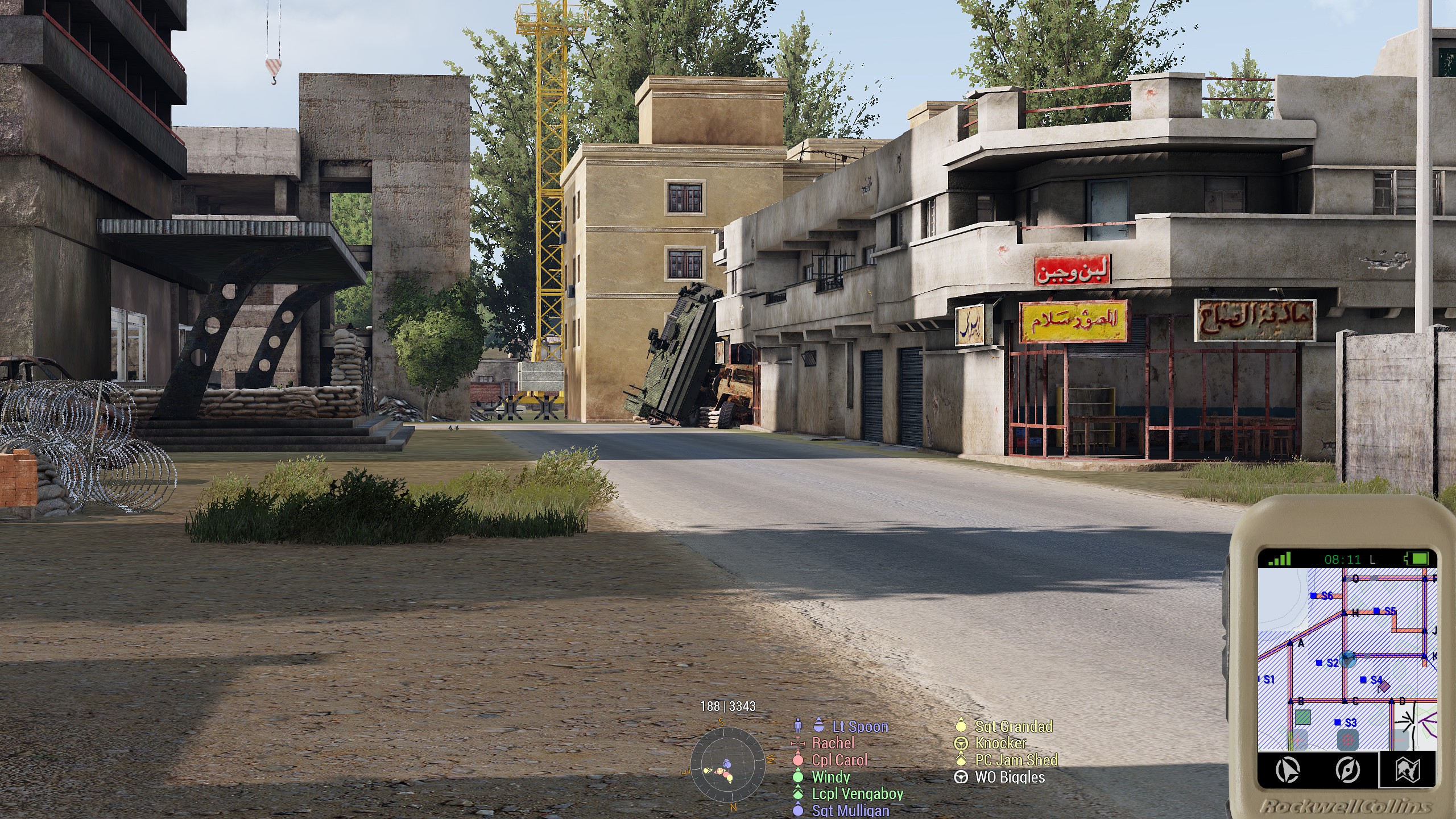Zoom in with the MicroDAGR plus button
The height and width of the screenshot is (819, 1456).
click(x=1298, y=740)
